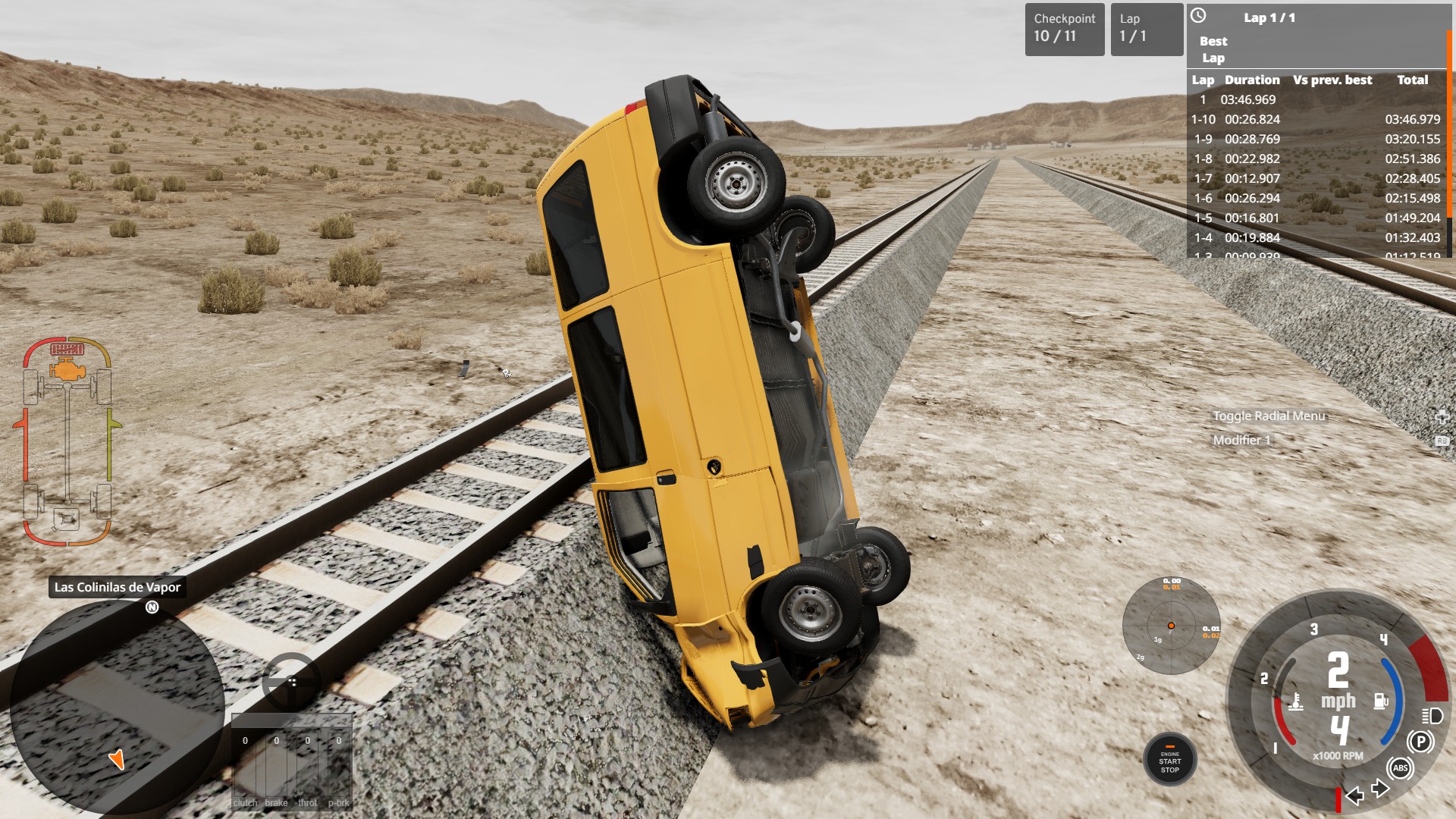Click the engine temperature icon

point(1296,702)
